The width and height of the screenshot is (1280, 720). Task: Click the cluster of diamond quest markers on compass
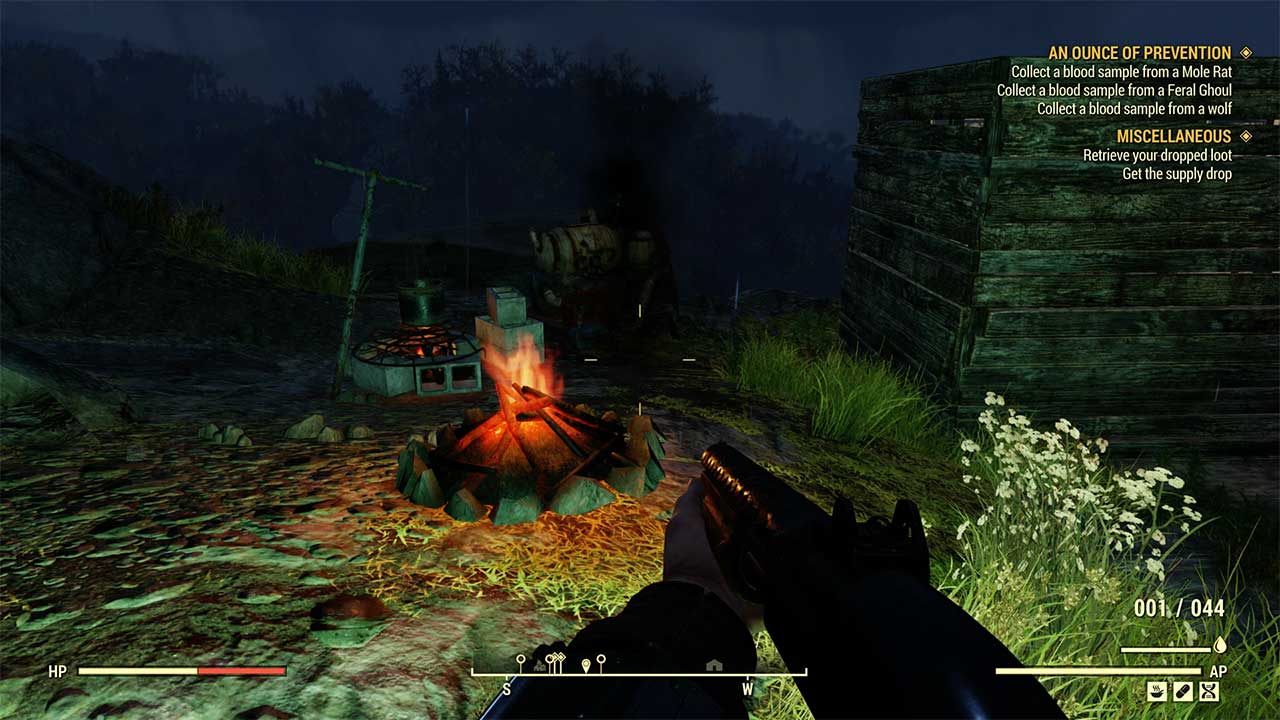coord(557,657)
